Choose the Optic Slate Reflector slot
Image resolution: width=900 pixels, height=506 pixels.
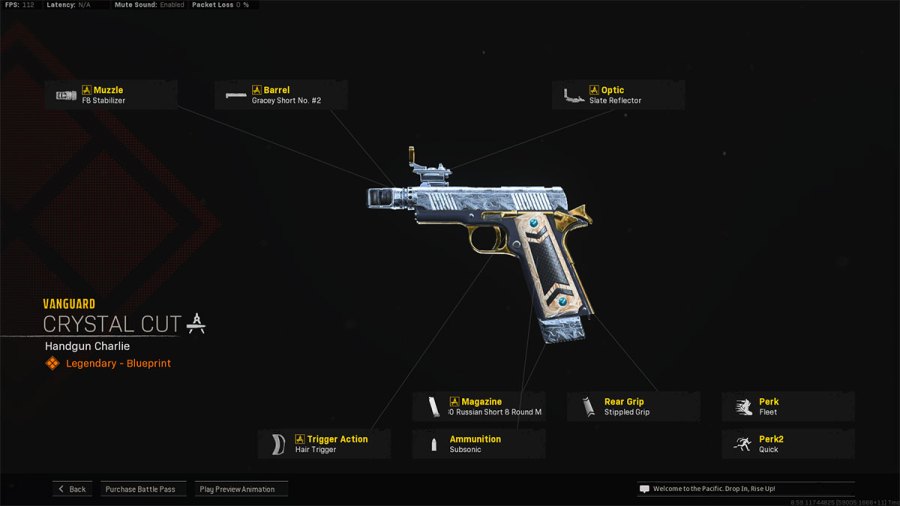pyautogui.click(x=618, y=95)
